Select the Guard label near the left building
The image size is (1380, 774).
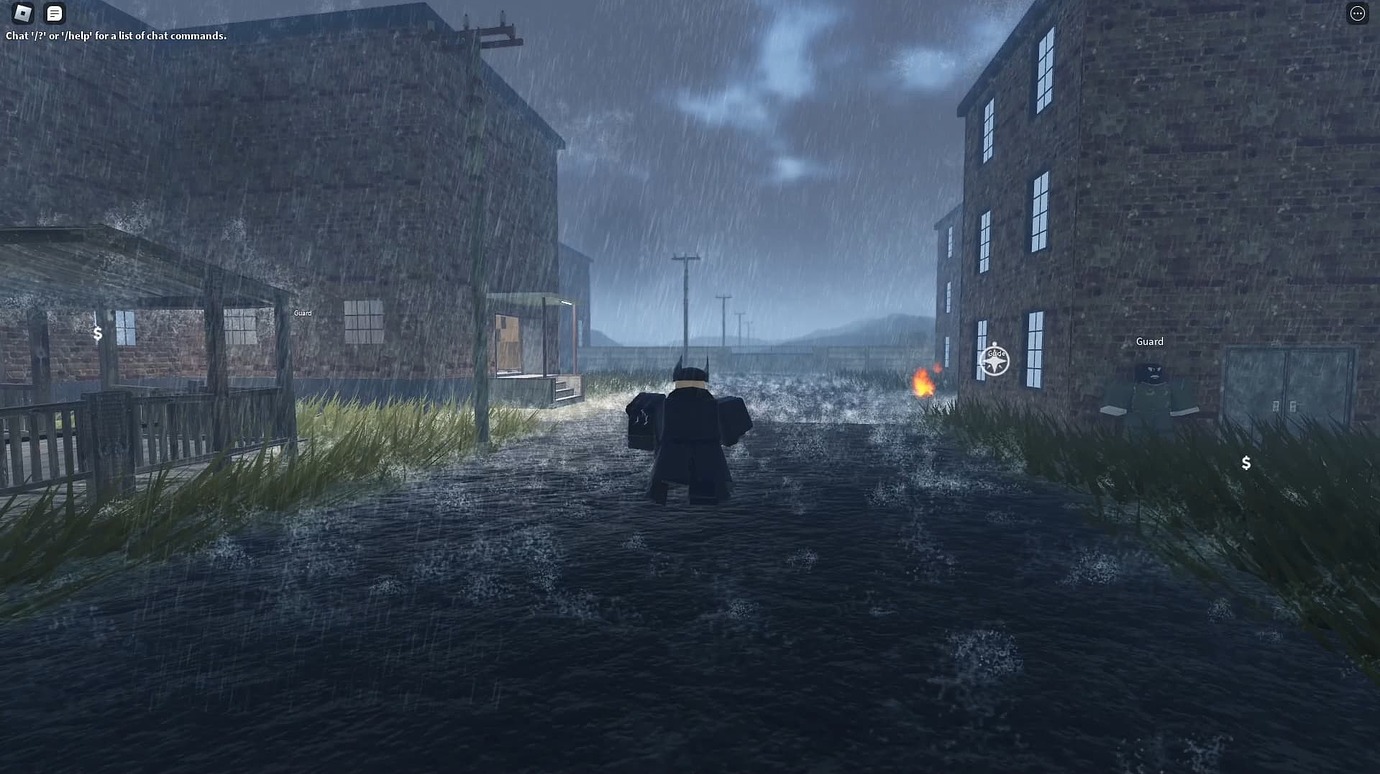[x=301, y=312]
